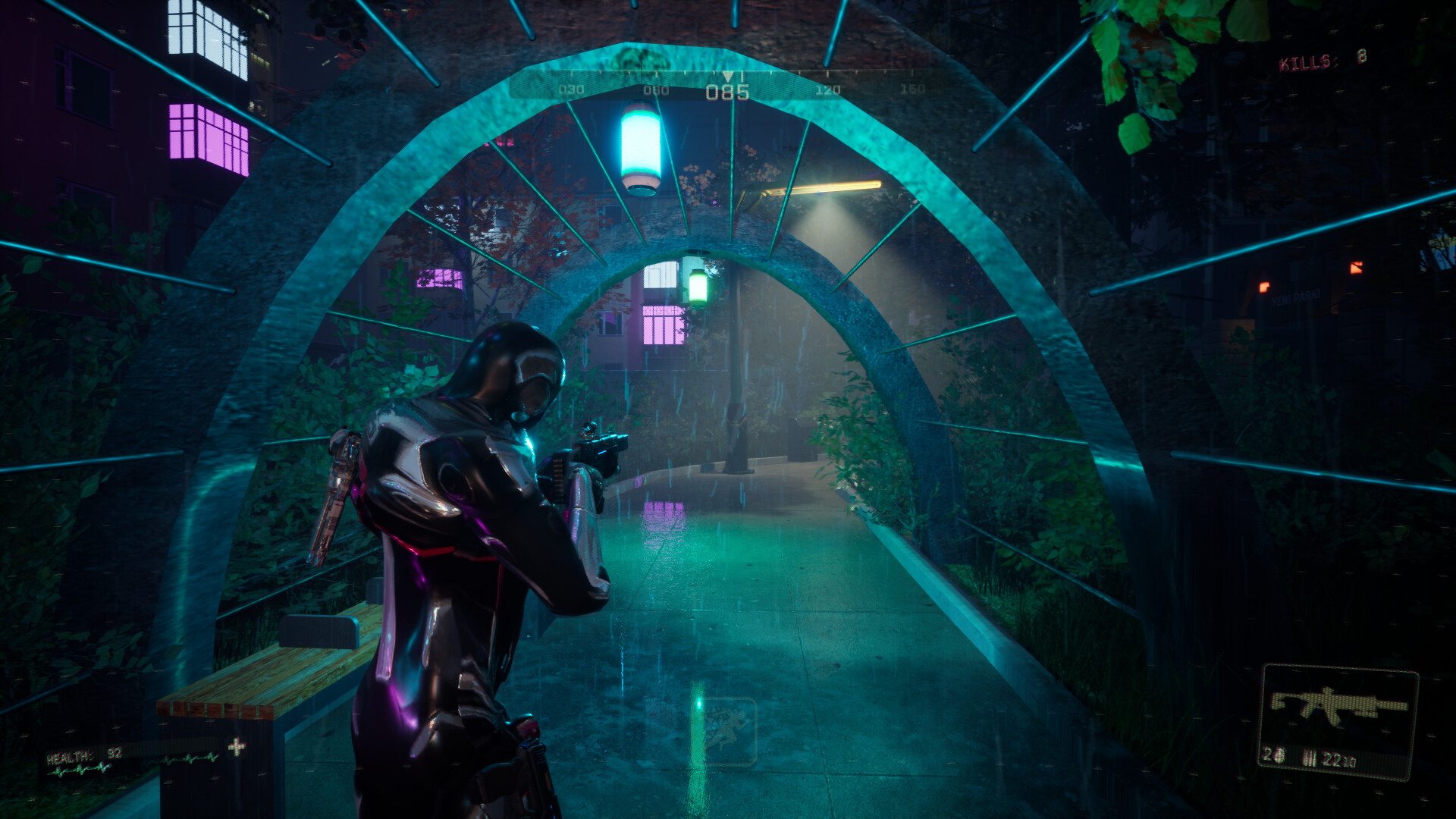The width and height of the screenshot is (1456, 819).
Task: Click the health cross icon on the HUD
Action: (x=237, y=746)
